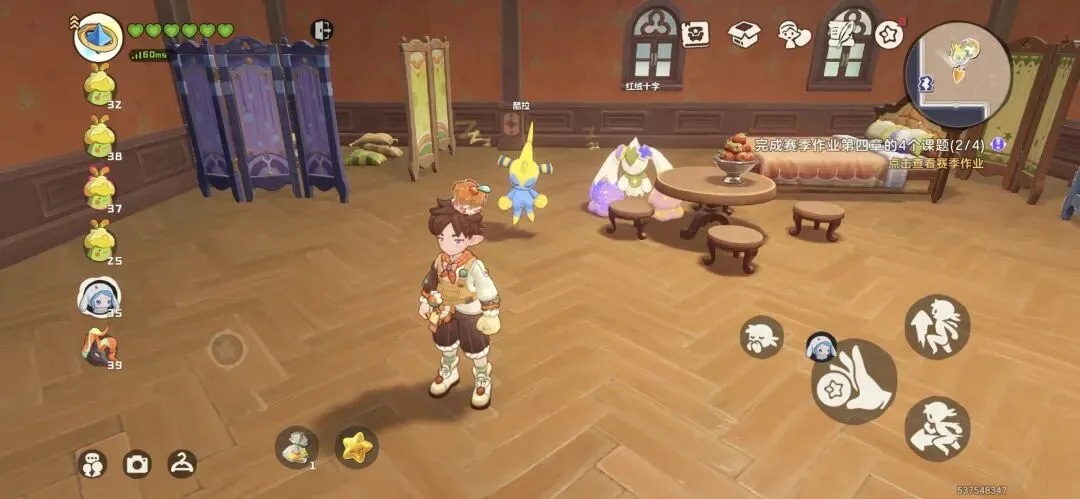
Task: Tap the jump action button
Action: coord(937,326)
